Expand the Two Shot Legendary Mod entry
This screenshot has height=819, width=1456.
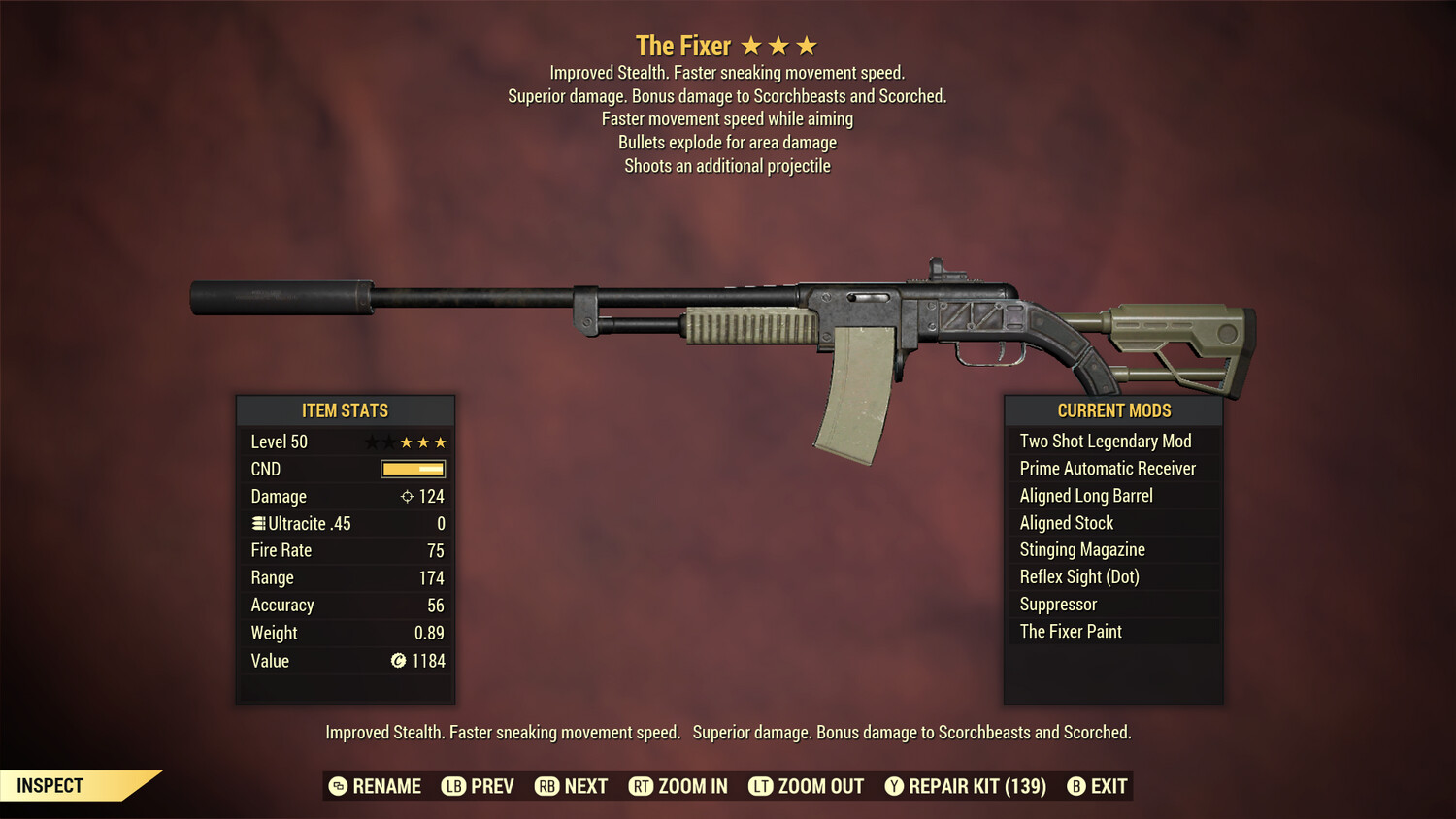[1105, 441]
